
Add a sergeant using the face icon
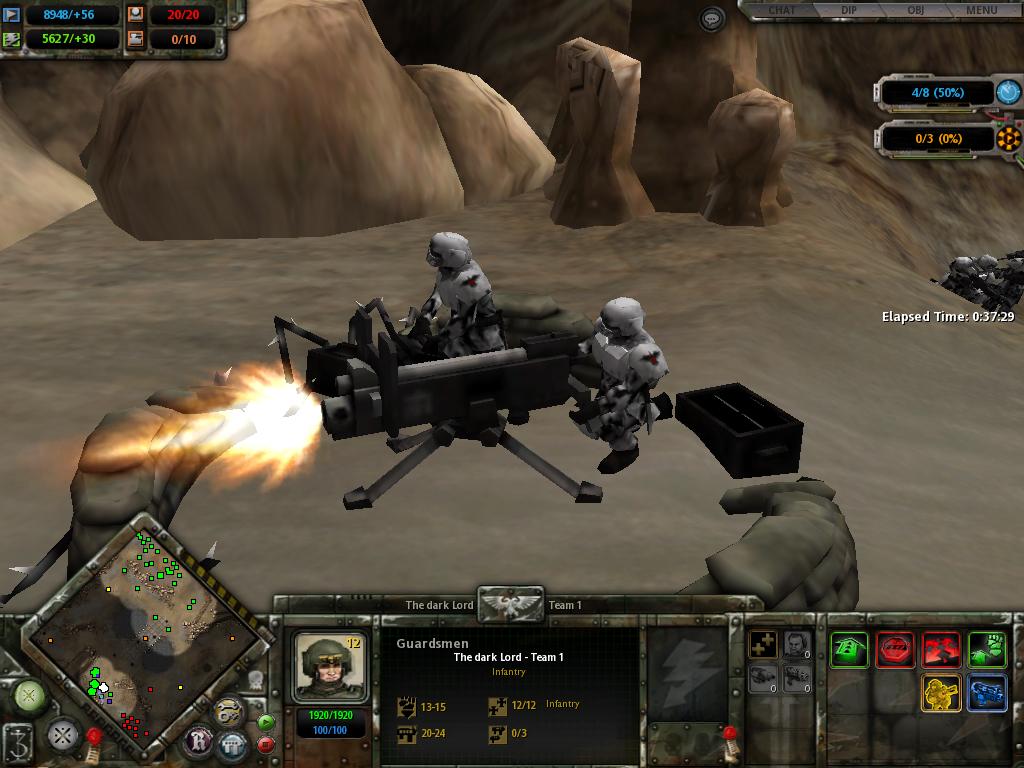tap(797, 646)
